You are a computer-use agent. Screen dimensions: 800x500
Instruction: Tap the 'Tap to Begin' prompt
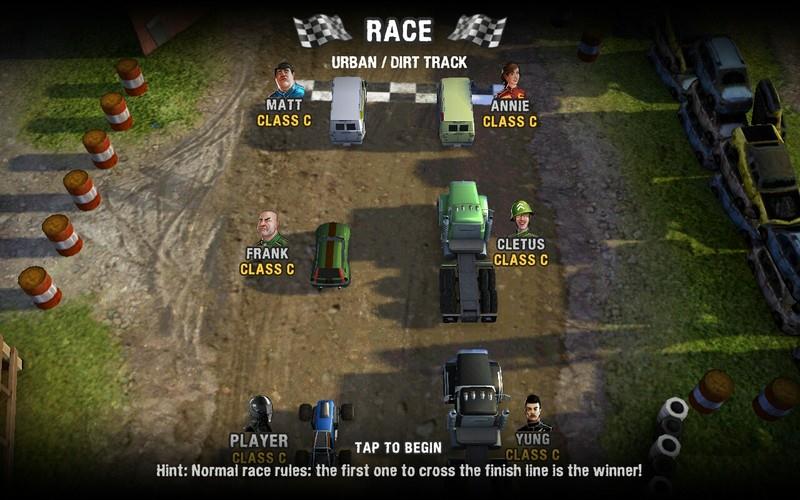pyautogui.click(x=398, y=447)
